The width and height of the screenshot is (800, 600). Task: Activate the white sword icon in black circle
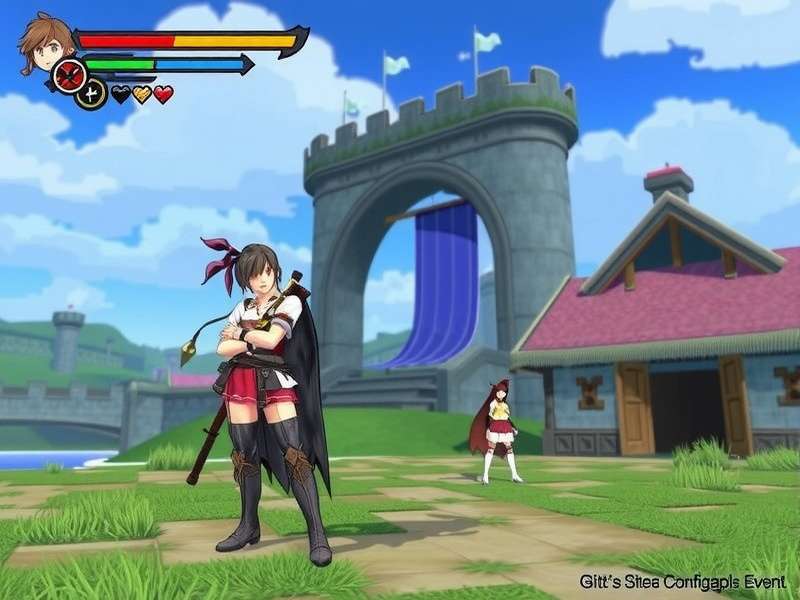[91, 94]
